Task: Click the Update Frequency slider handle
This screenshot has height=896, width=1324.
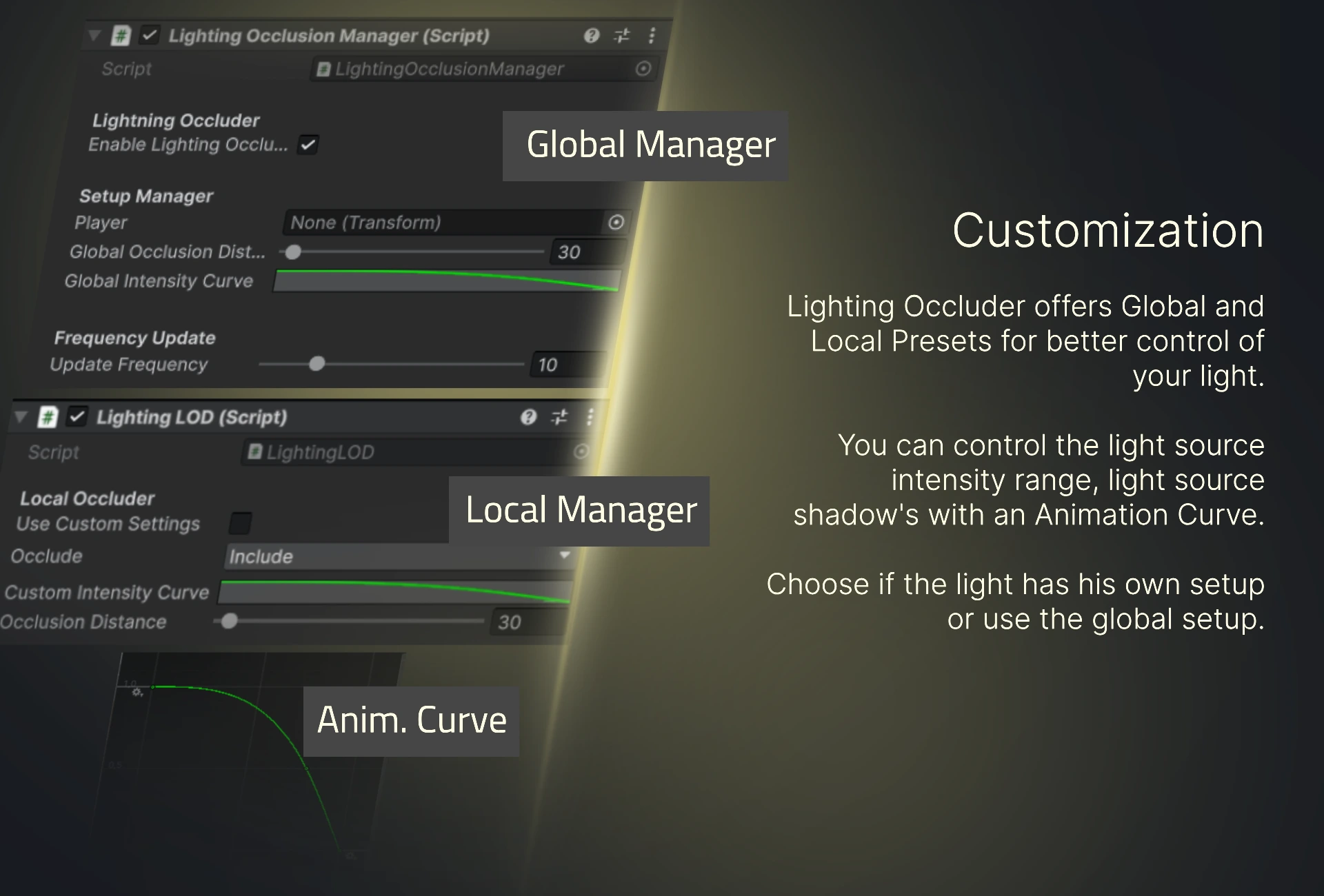Action: [317, 364]
